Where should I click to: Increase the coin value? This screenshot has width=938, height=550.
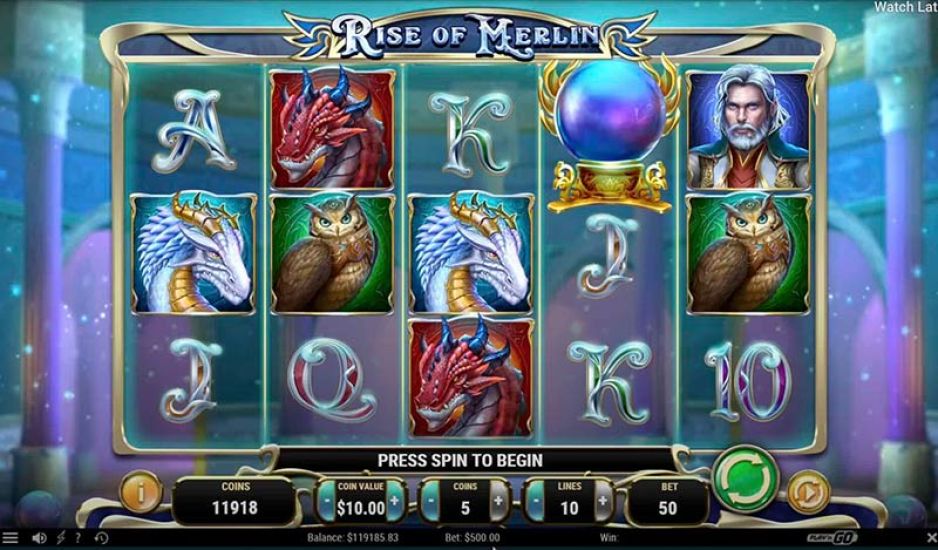(x=394, y=500)
